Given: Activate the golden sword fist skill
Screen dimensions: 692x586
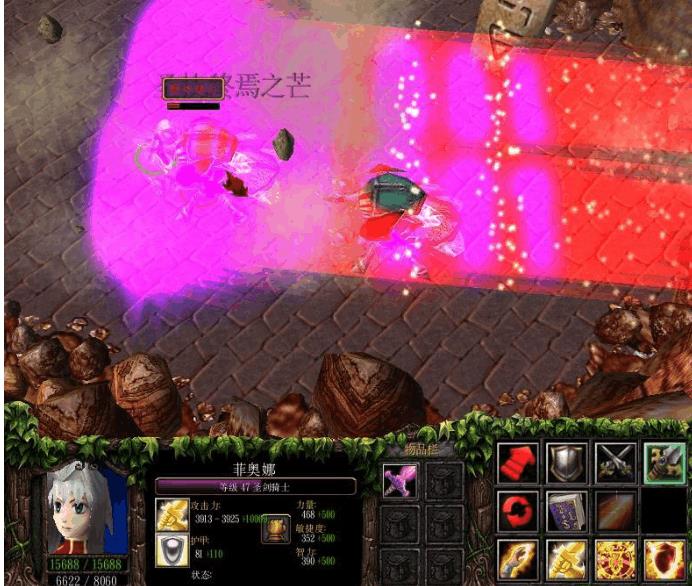Looking at the screenshot, I should click(x=566, y=559).
